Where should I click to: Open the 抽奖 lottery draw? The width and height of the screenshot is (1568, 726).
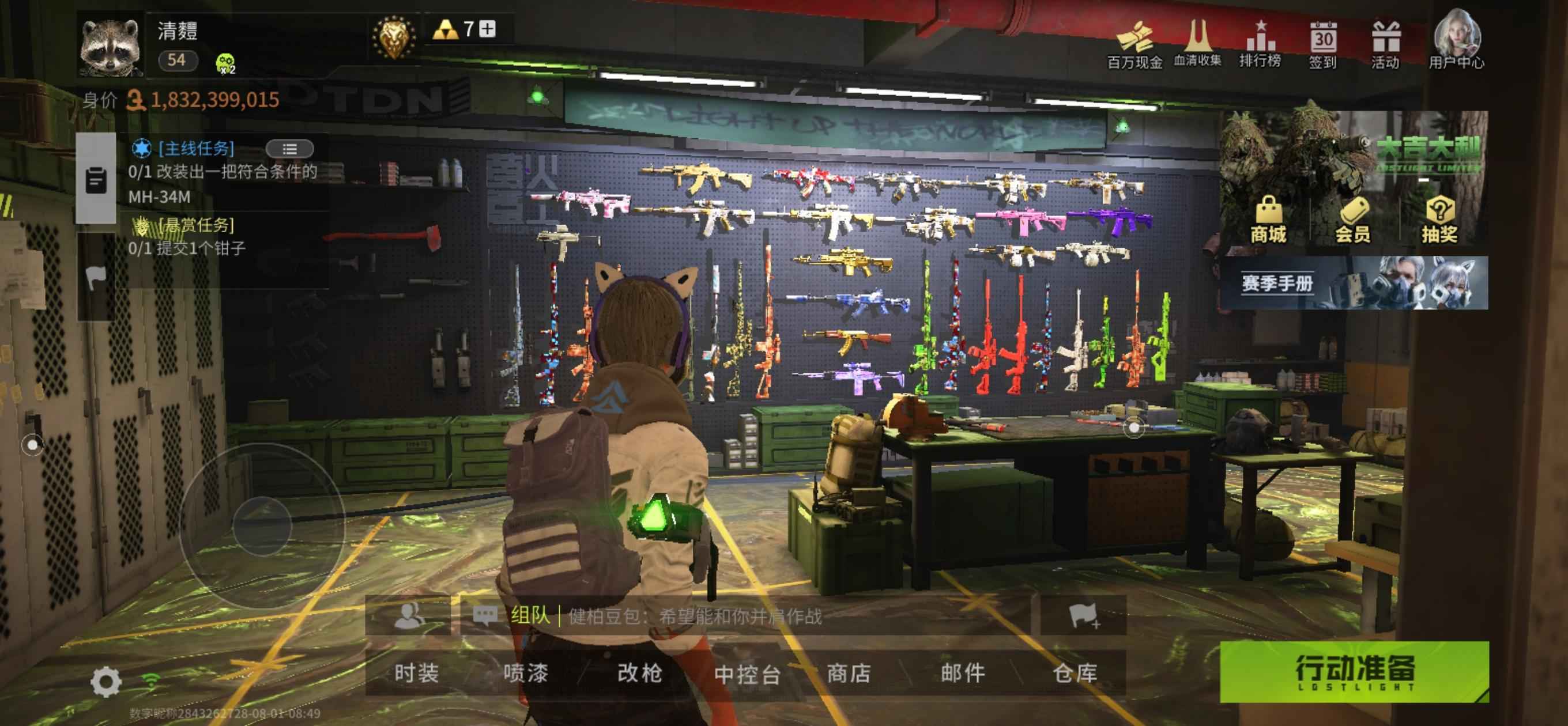click(x=1439, y=220)
